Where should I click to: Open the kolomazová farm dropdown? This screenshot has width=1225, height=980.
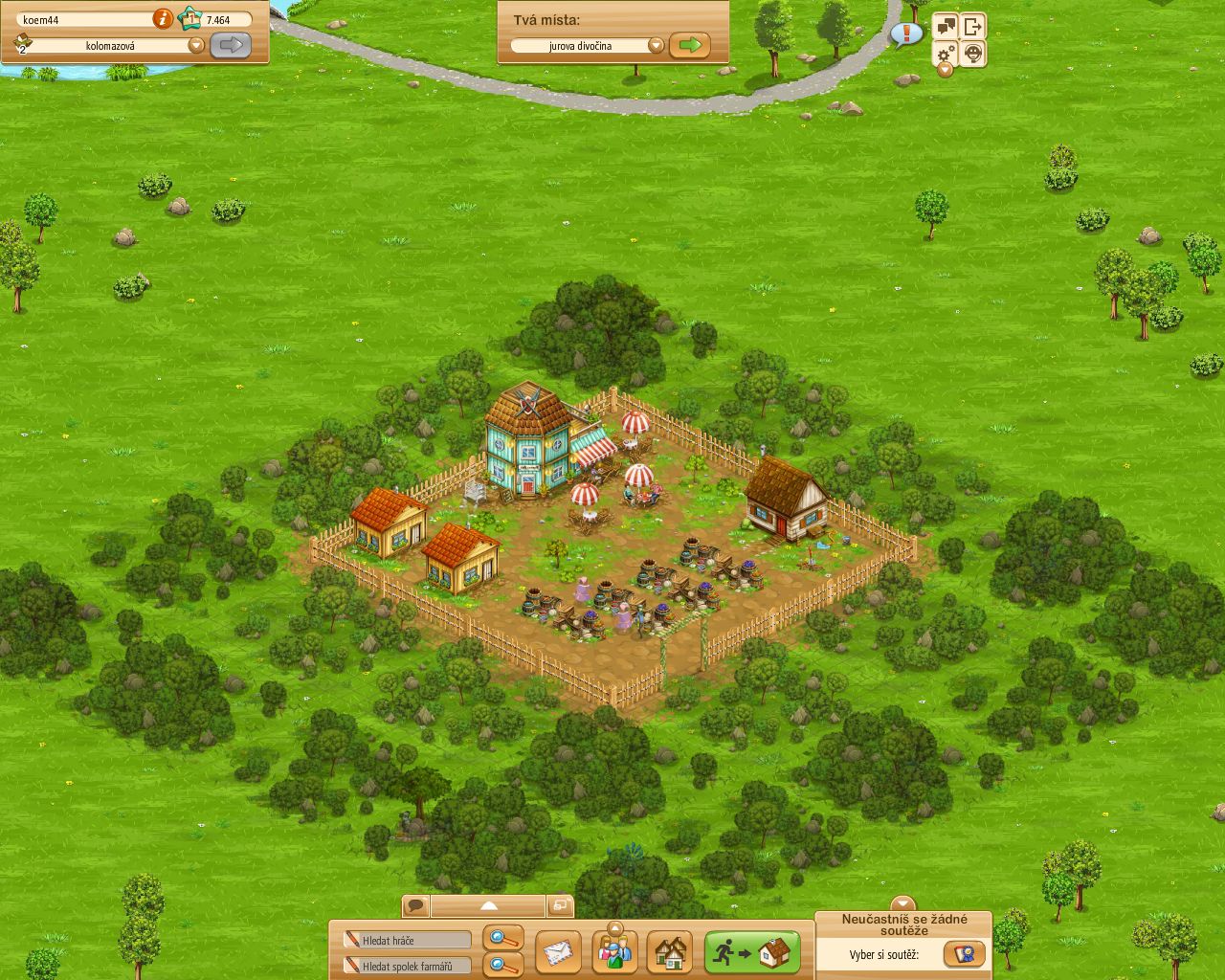(x=196, y=44)
